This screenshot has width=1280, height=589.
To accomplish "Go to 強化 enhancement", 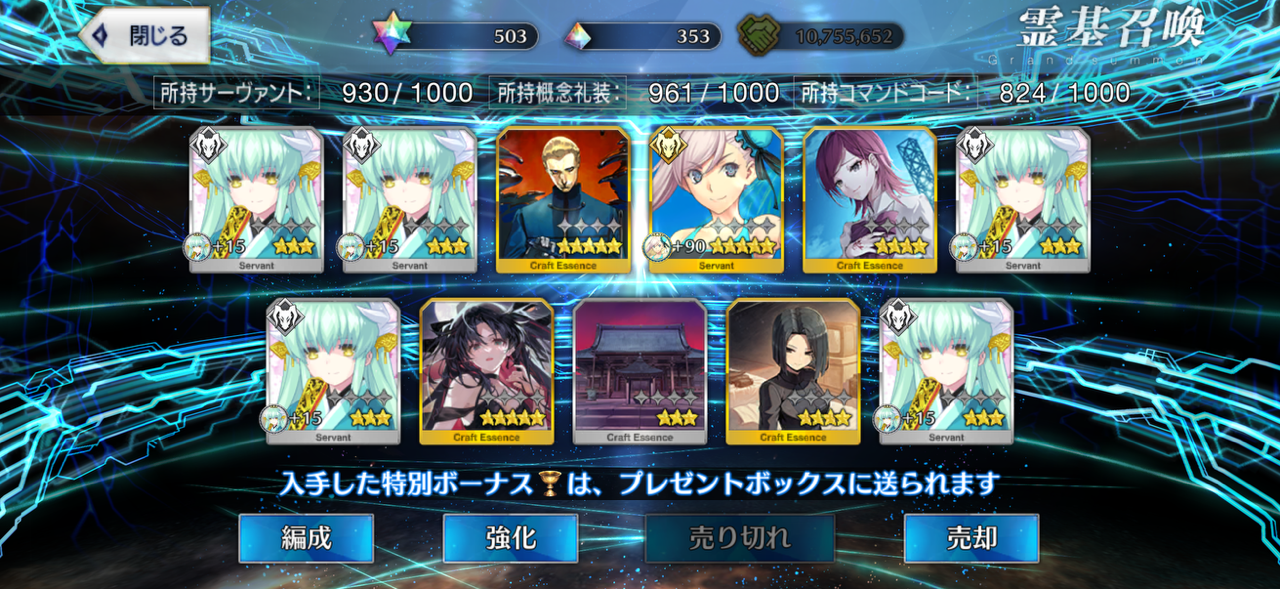I will pos(510,538).
